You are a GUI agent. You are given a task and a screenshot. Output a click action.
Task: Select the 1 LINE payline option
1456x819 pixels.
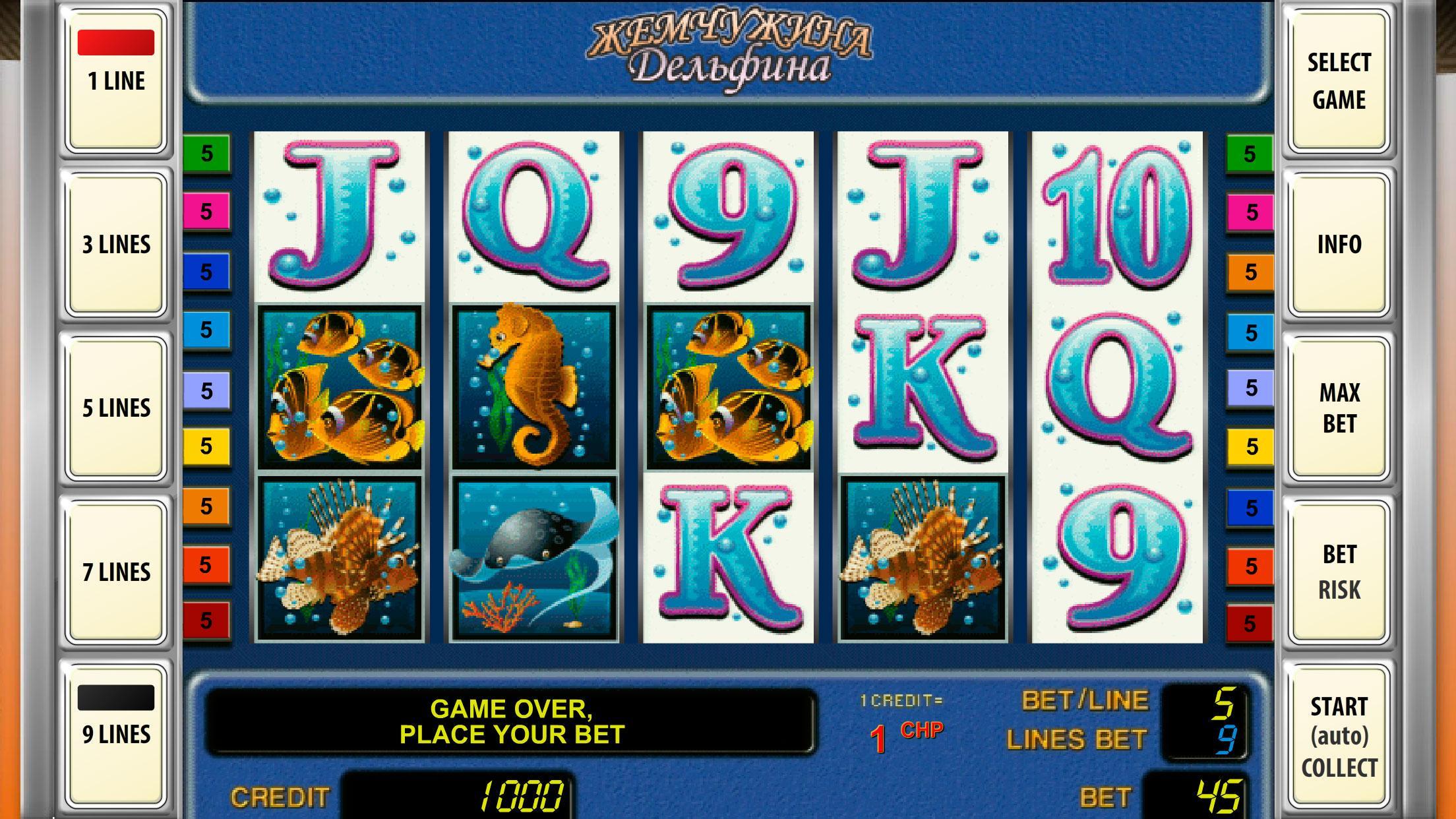pyautogui.click(x=116, y=79)
